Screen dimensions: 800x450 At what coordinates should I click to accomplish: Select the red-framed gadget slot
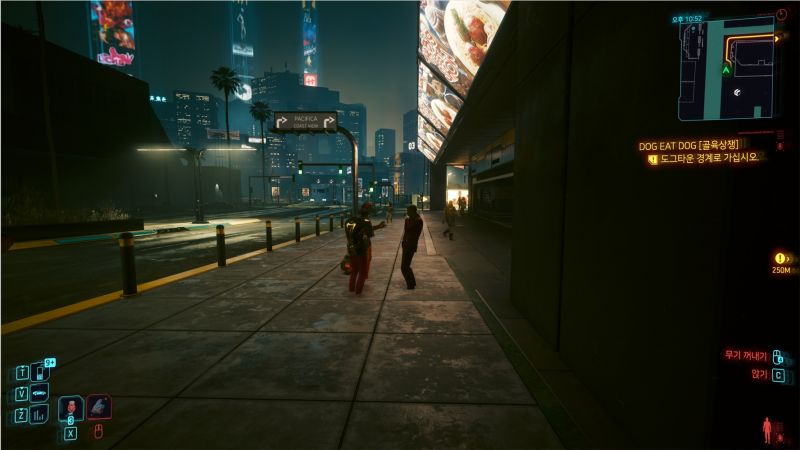point(98,406)
